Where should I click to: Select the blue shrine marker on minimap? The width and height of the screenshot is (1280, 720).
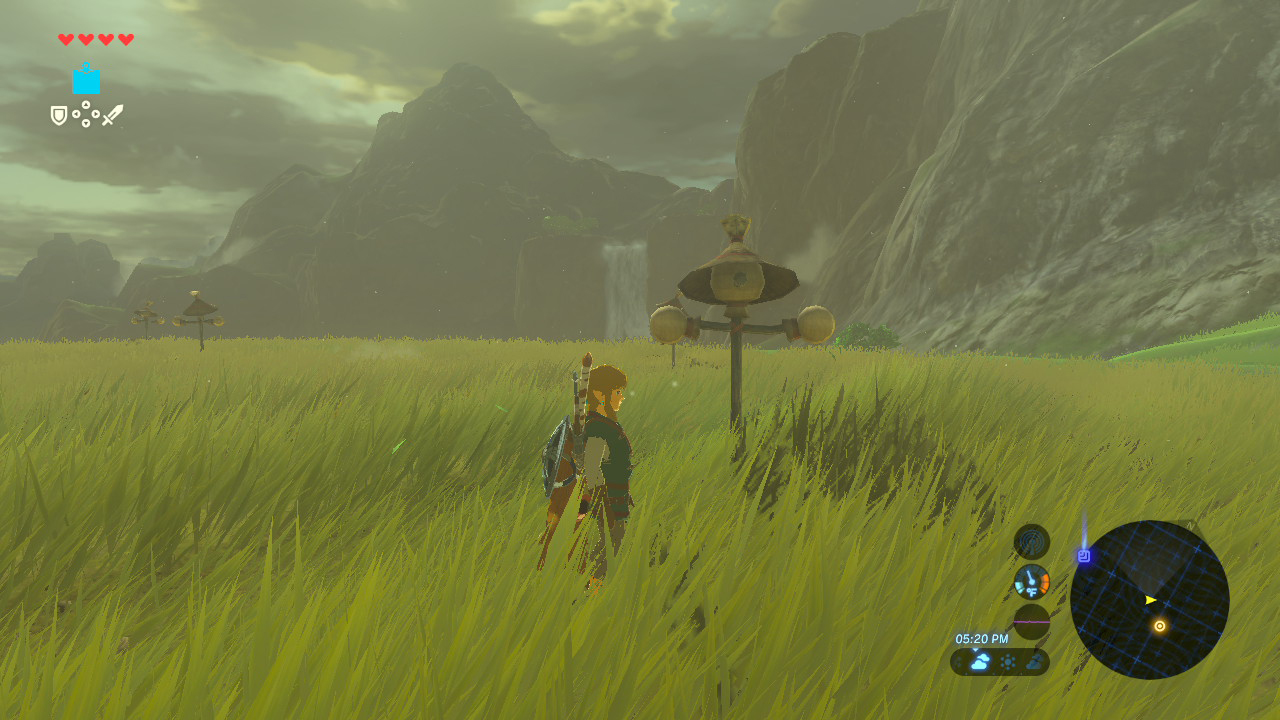[x=1084, y=555]
